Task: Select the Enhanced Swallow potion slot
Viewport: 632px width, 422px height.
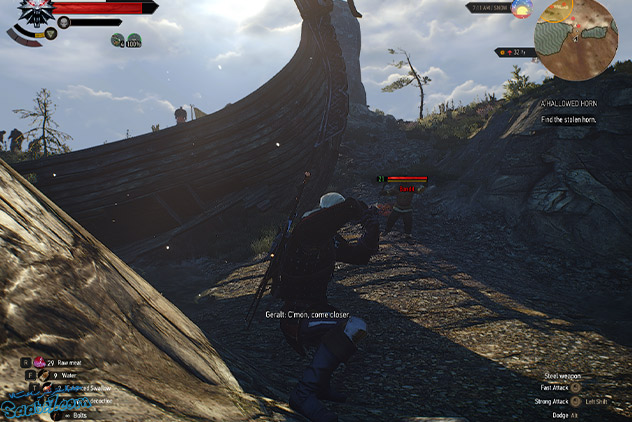Action: pos(47,387)
